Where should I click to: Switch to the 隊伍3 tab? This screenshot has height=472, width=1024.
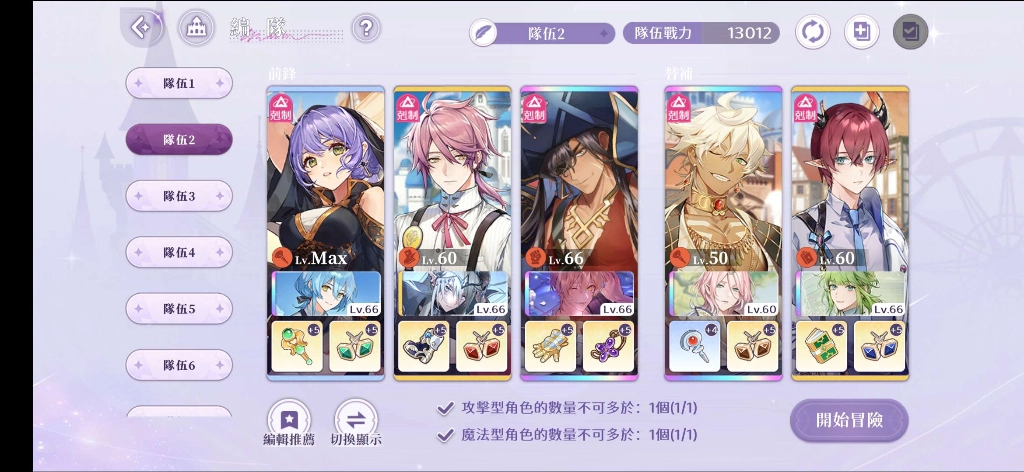[179, 196]
